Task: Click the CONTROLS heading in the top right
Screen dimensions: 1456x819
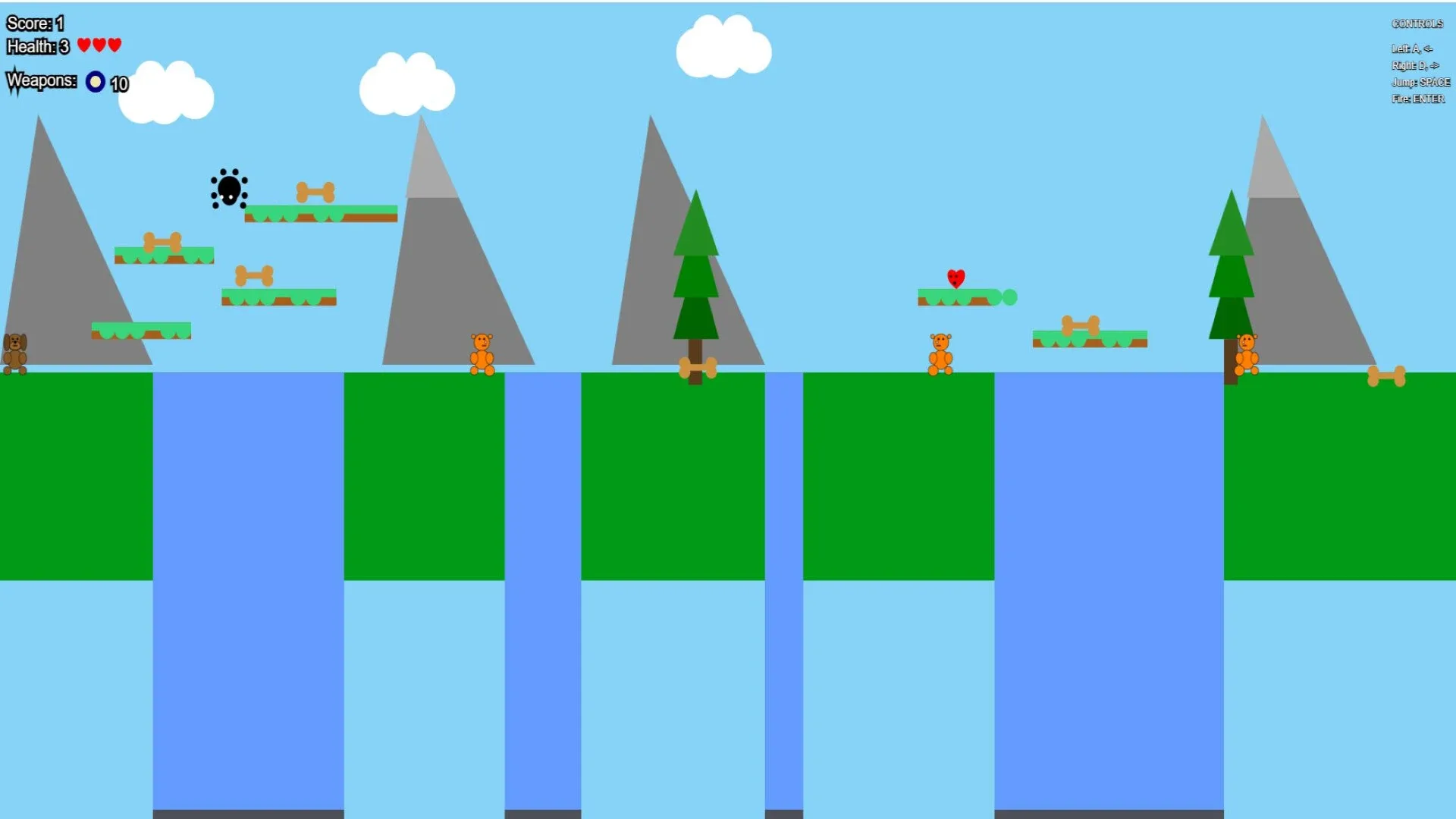Action: coord(1417,23)
